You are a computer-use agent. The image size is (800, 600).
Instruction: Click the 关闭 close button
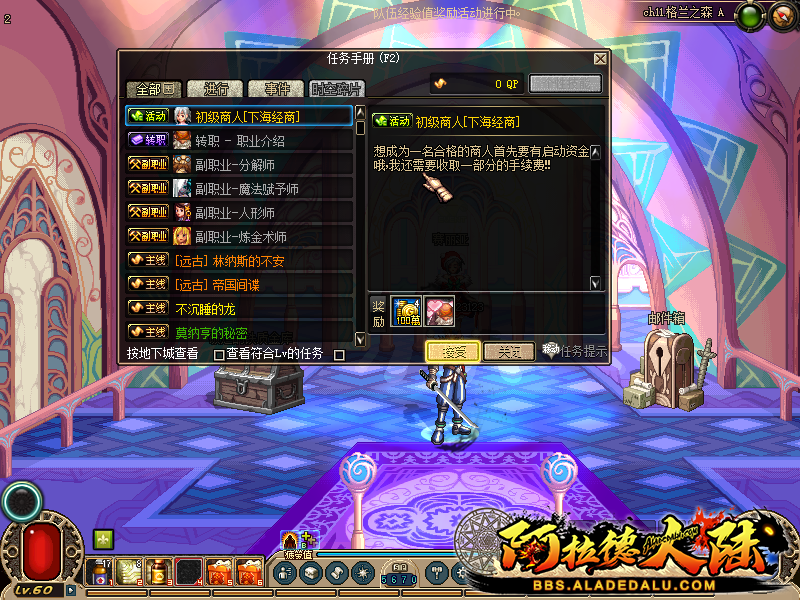pos(509,351)
